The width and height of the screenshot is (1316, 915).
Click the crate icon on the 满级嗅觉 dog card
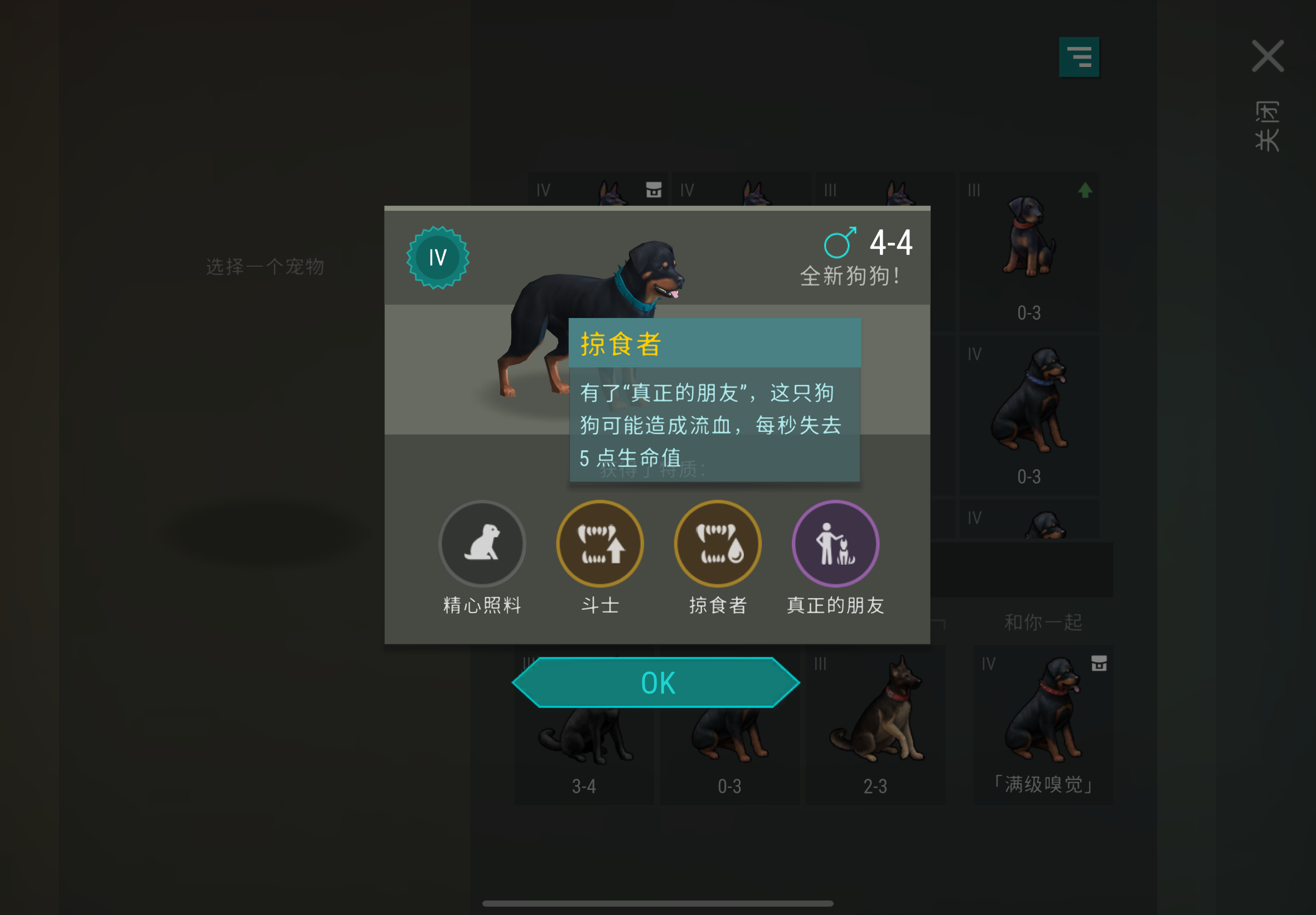(1099, 663)
